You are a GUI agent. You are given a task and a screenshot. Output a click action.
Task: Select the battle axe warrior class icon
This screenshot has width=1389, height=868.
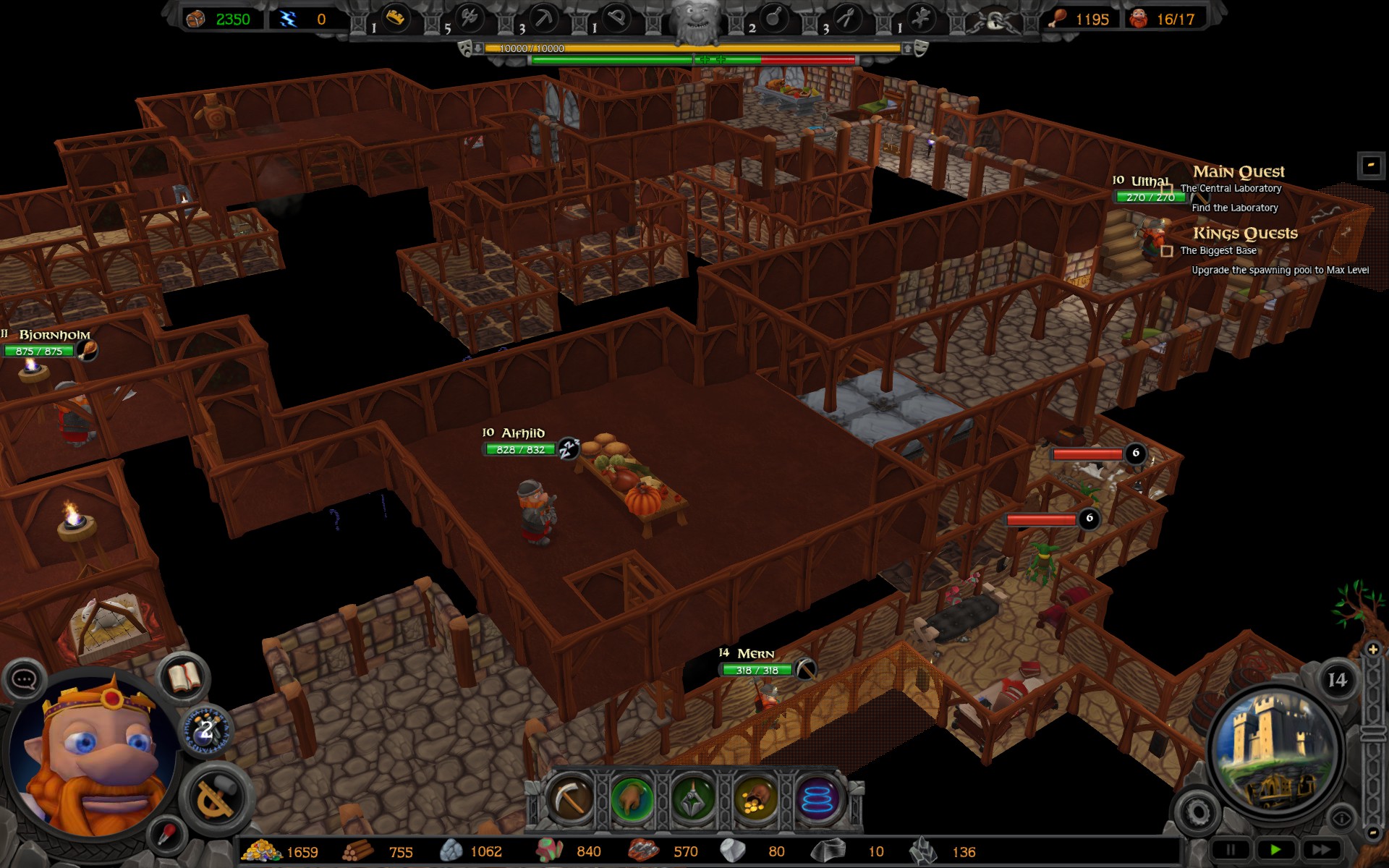[470, 19]
